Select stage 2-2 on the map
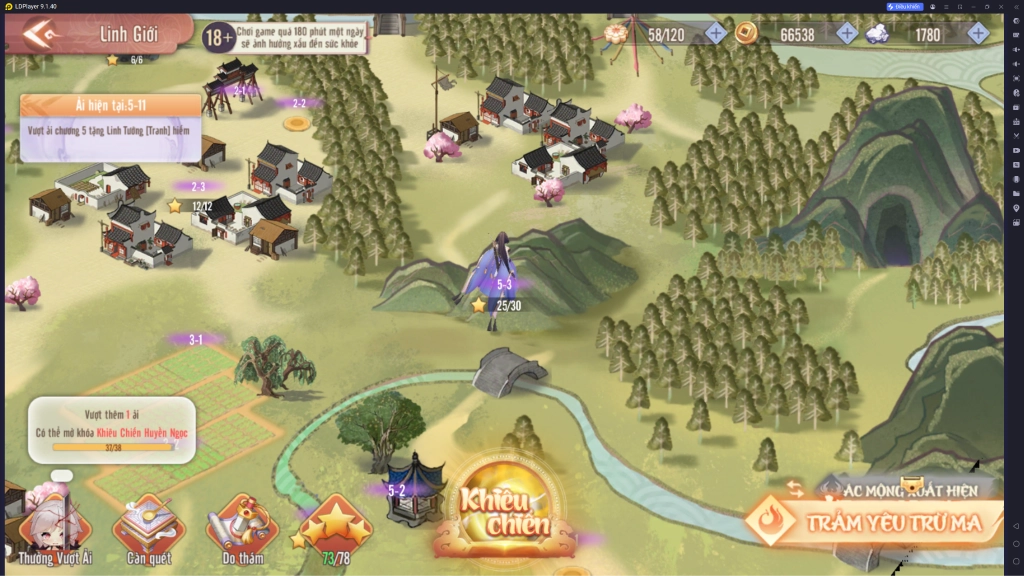Image resolution: width=1024 pixels, height=576 pixels. 298,103
